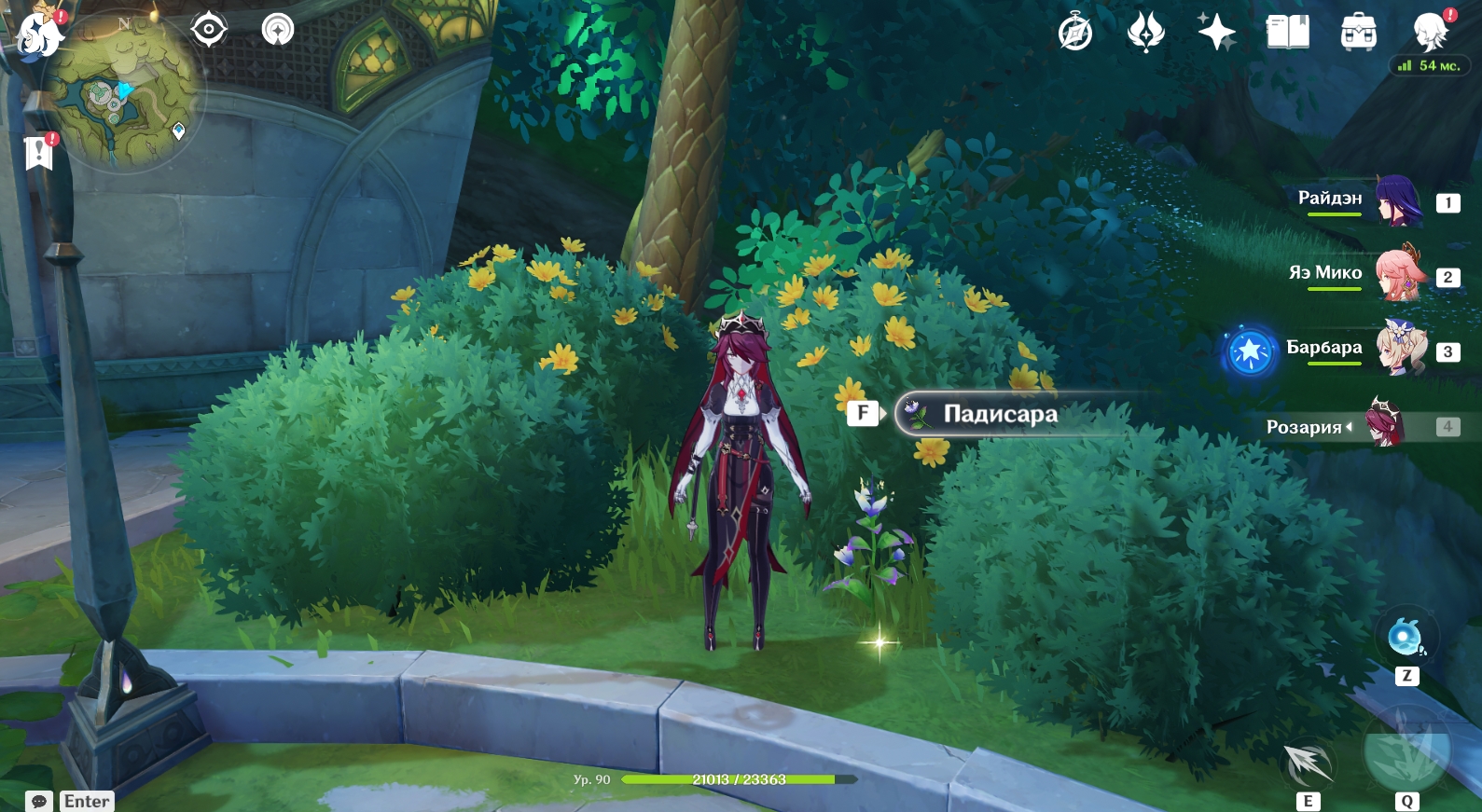Image resolution: width=1482 pixels, height=812 pixels.
Task: Open the wish star icon
Action: tap(1216, 33)
